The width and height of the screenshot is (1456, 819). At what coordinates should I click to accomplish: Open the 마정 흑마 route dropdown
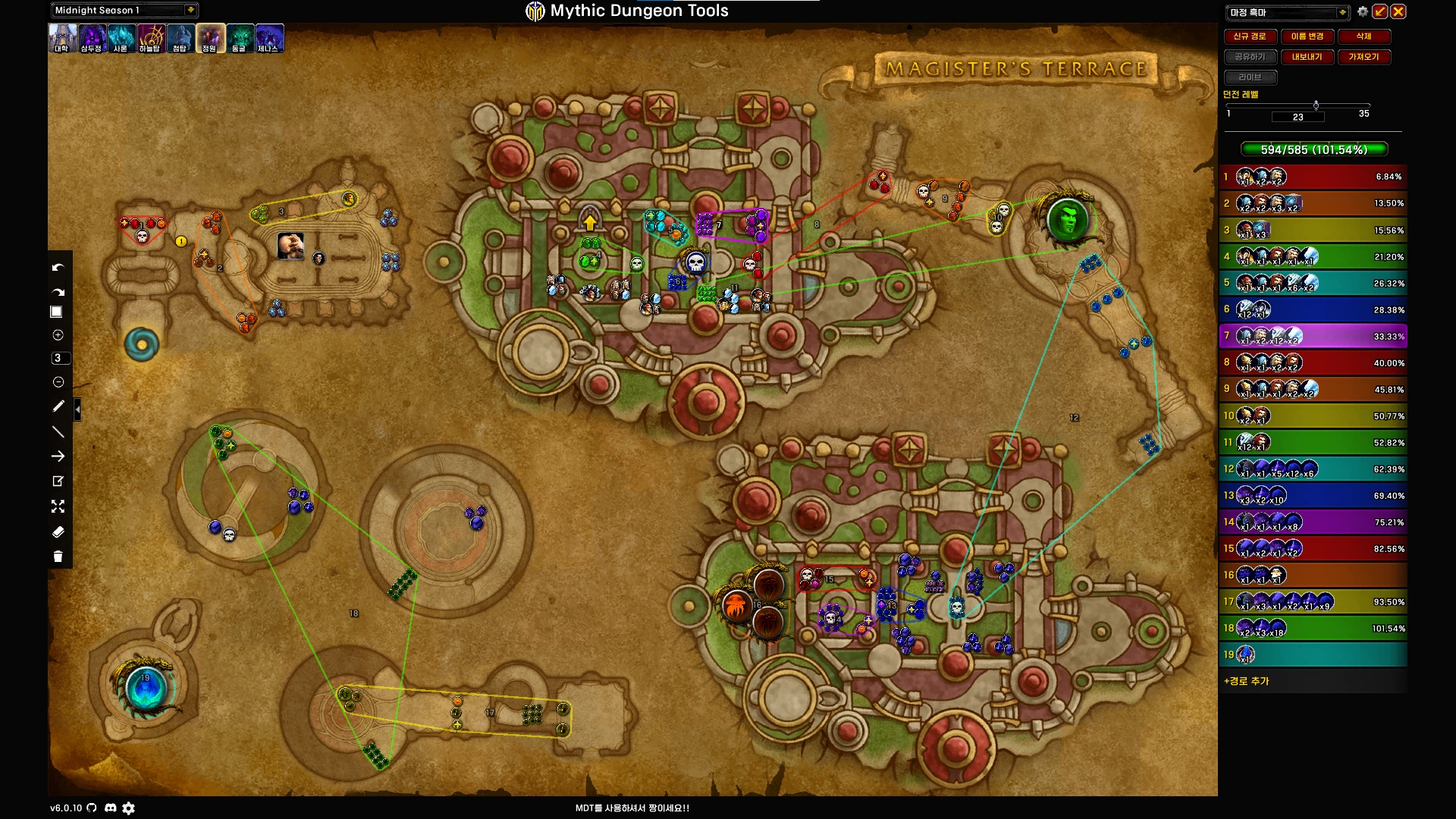coord(1341,12)
